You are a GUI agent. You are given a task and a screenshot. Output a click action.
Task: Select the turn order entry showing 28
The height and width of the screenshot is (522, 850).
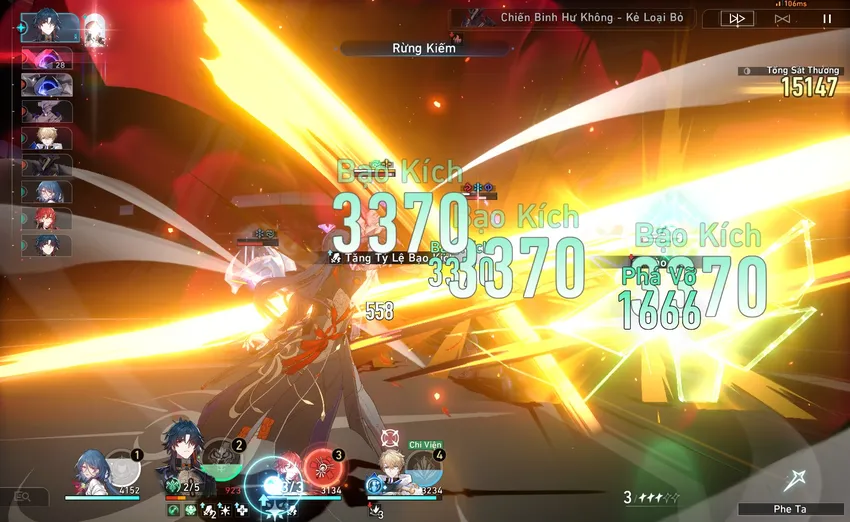click(47, 60)
